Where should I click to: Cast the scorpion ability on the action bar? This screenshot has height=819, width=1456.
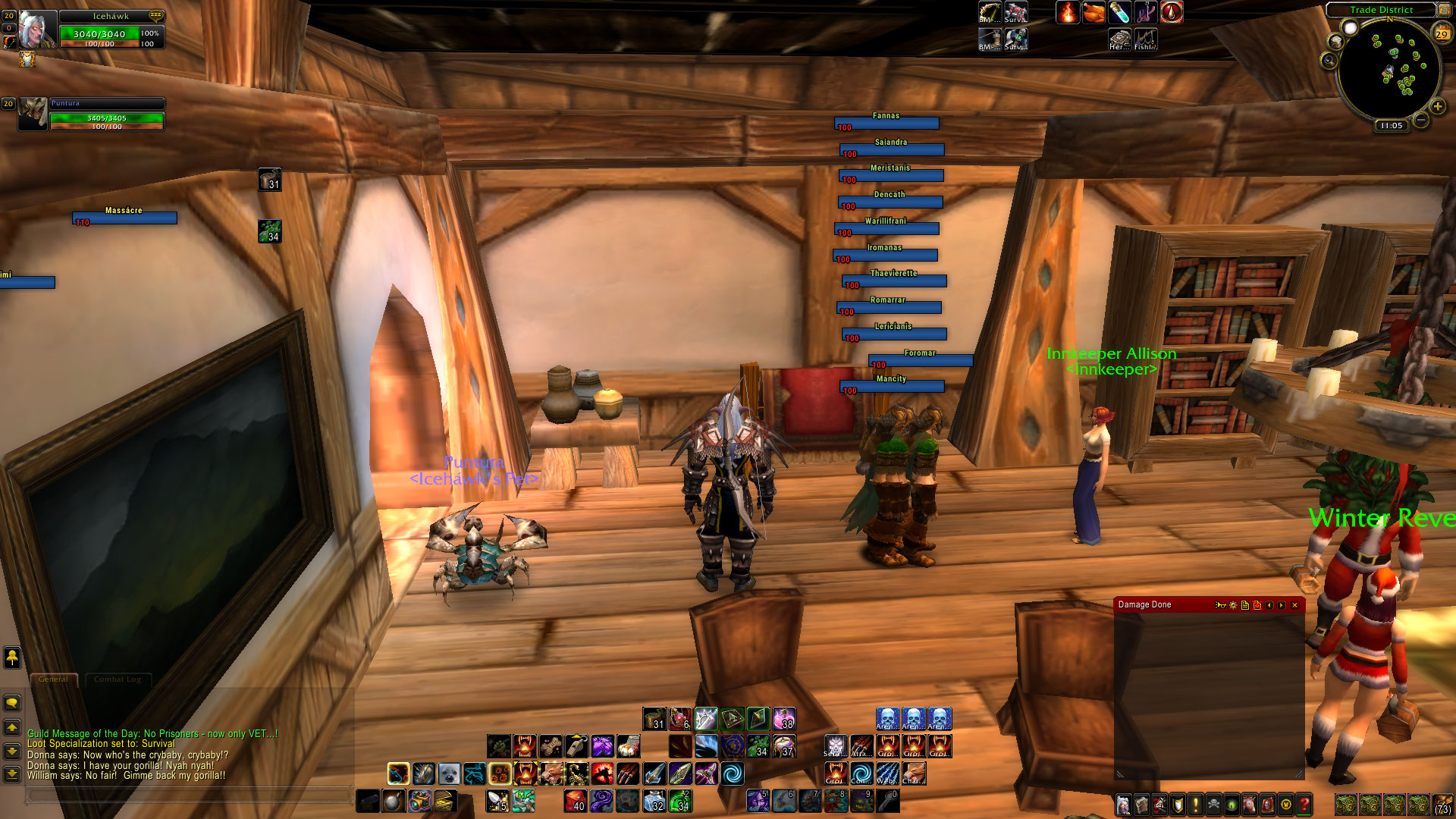coord(576,774)
